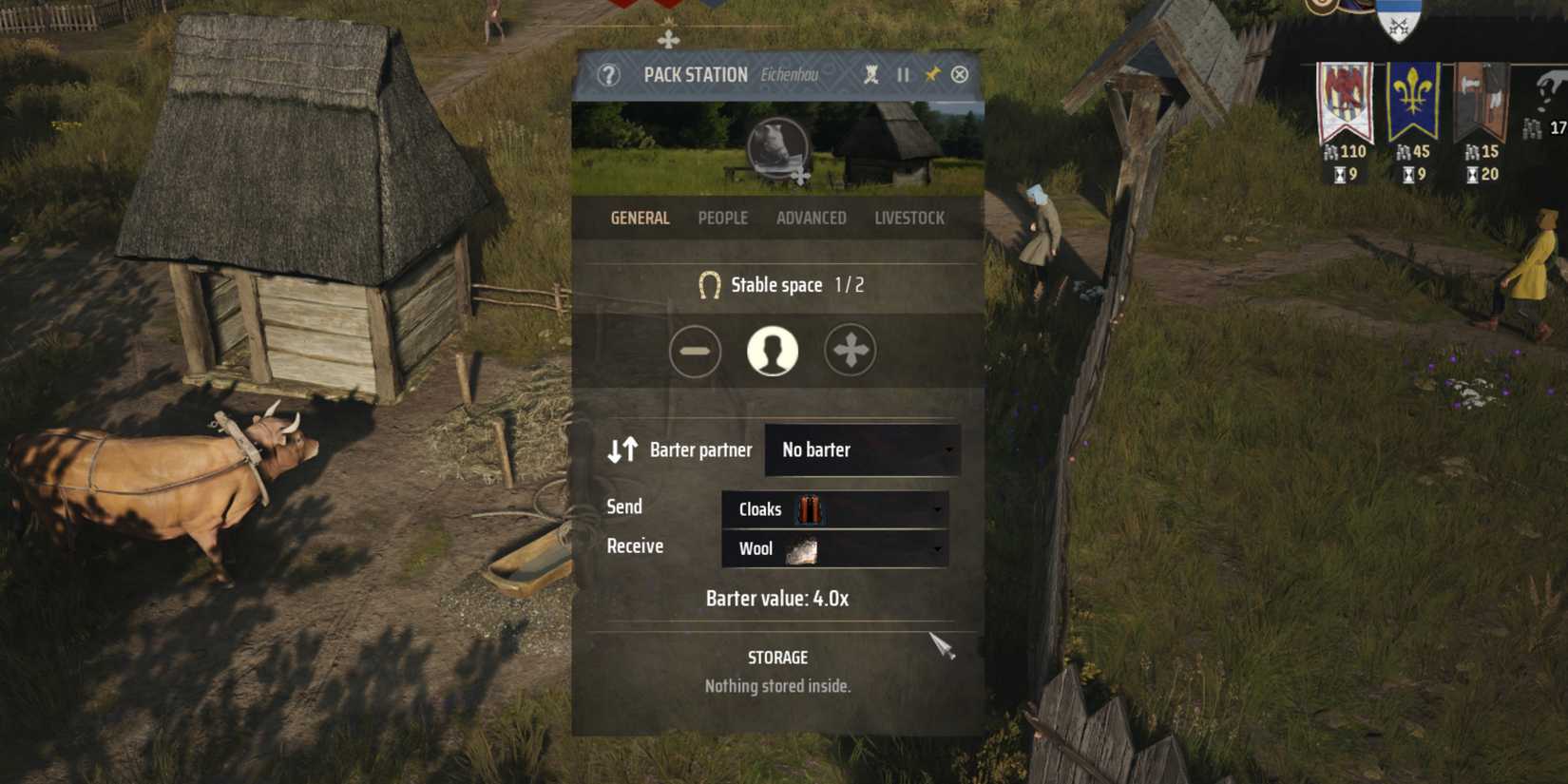Image resolution: width=1568 pixels, height=784 pixels.
Task: Toggle the worker portrait between minus and plus
Action: [x=774, y=350]
